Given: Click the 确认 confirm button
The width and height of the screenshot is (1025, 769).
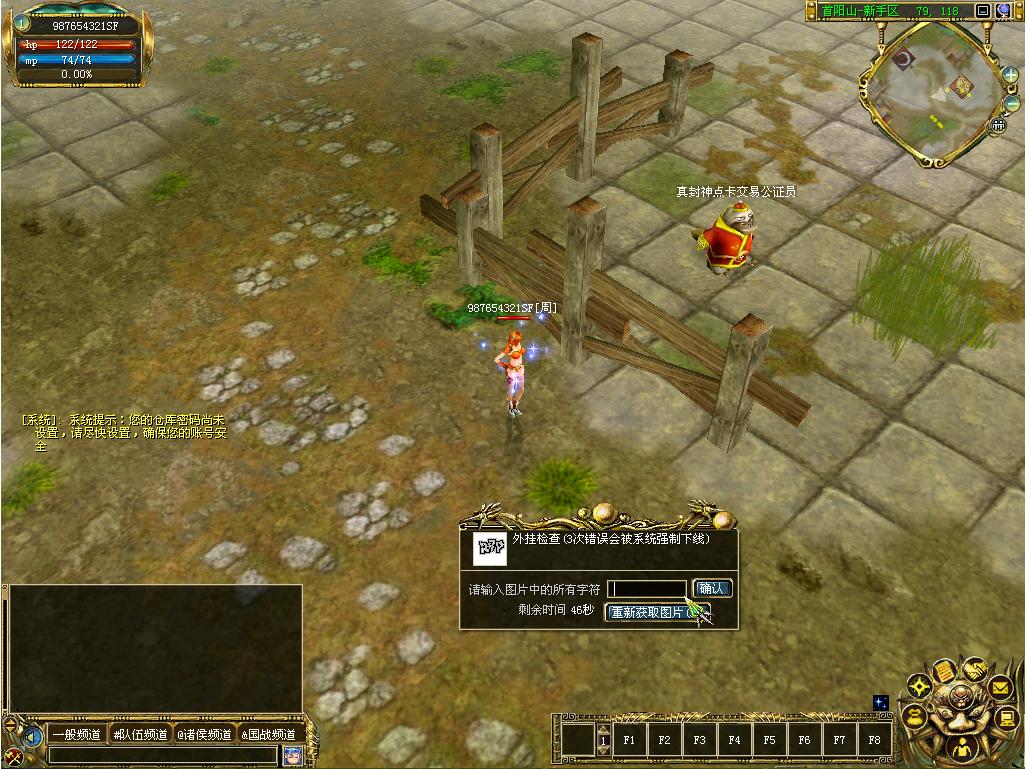Looking at the screenshot, I should (x=712, y=589).
